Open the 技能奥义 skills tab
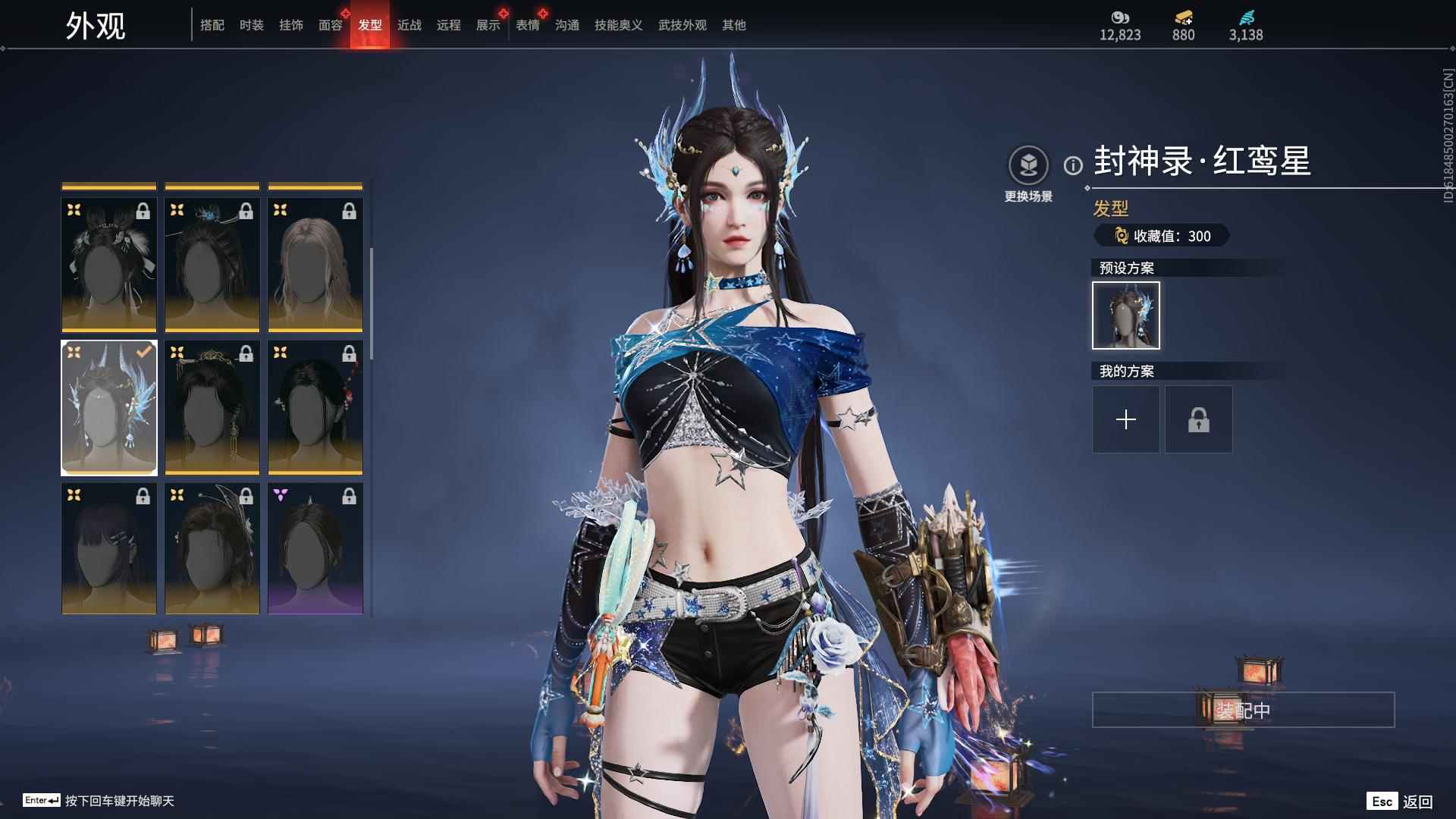 click(619, 25)
